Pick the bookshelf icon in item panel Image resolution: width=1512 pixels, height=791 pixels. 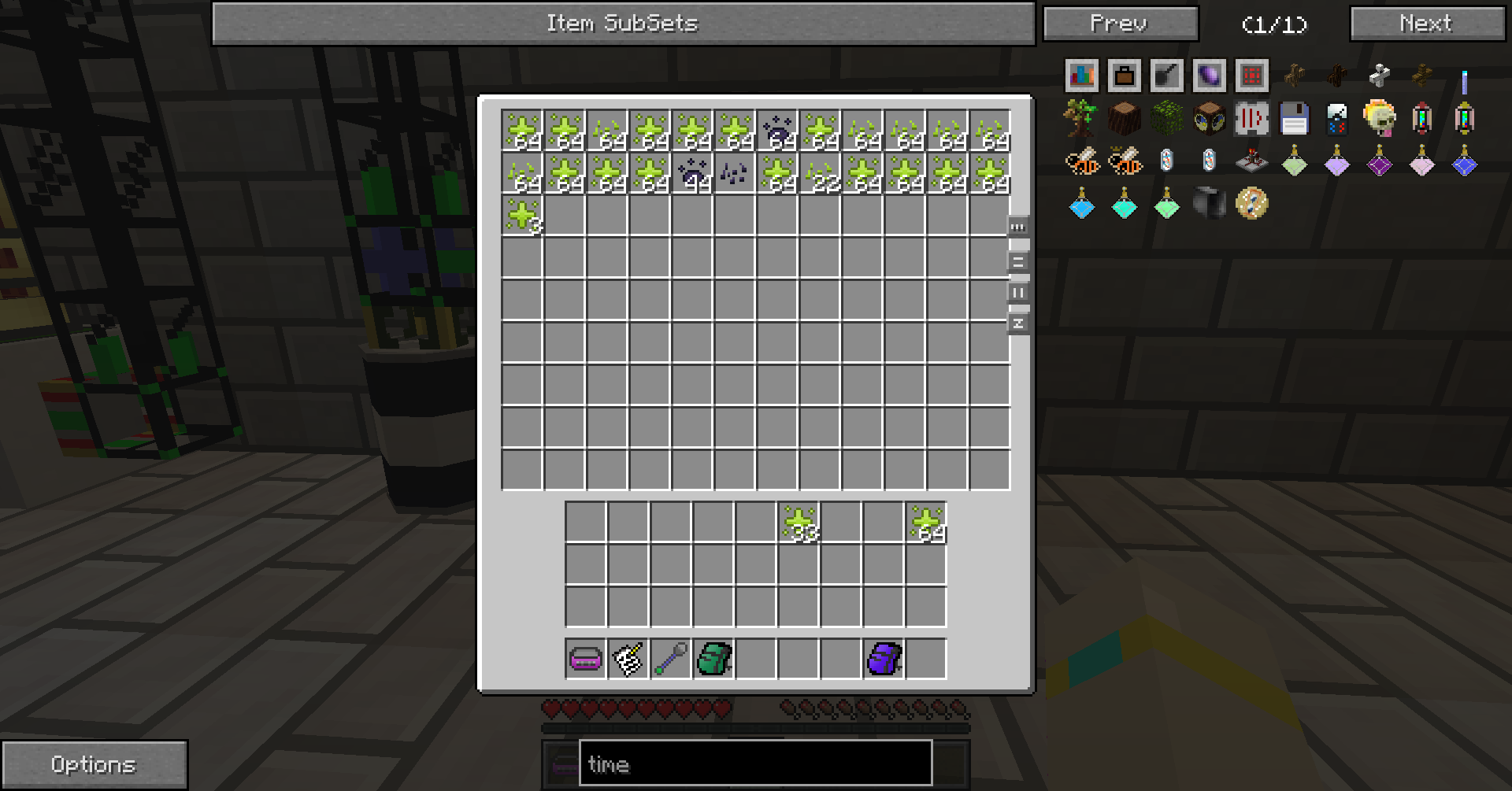tap(1081, 76)
